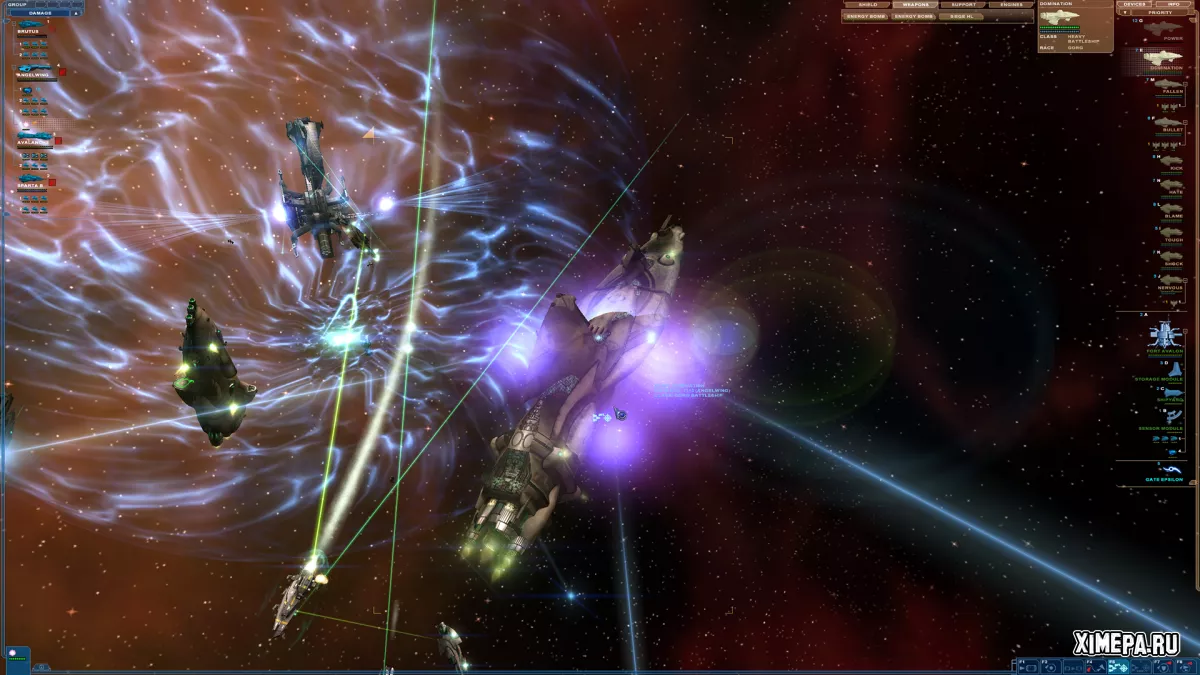The height and width of the screenshot is (675, 1200).
Task: Pick the enemy ship Fallen
Action: click(x=1167, y=85)
